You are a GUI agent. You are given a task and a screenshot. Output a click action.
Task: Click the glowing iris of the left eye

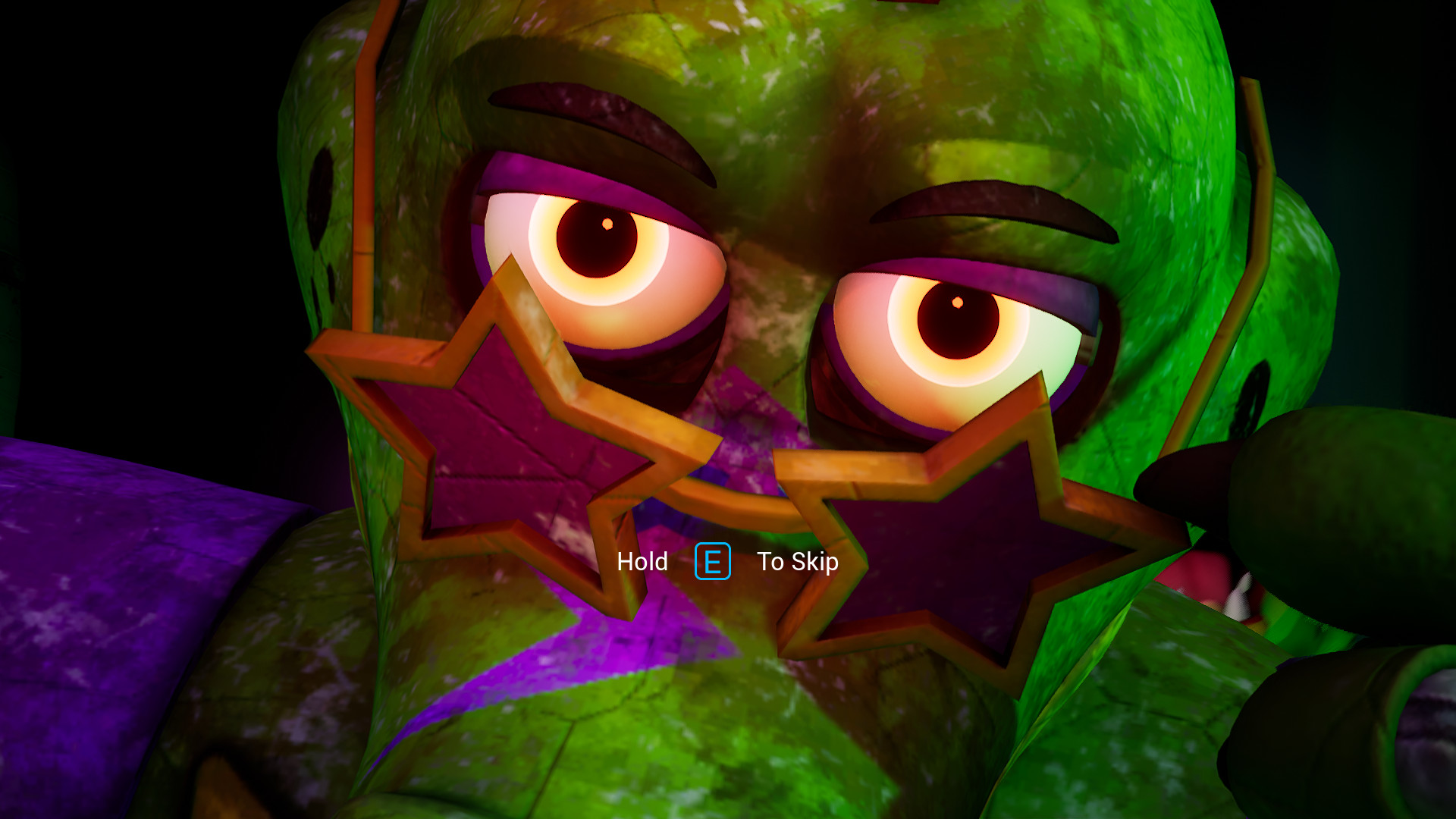point(599,239)
